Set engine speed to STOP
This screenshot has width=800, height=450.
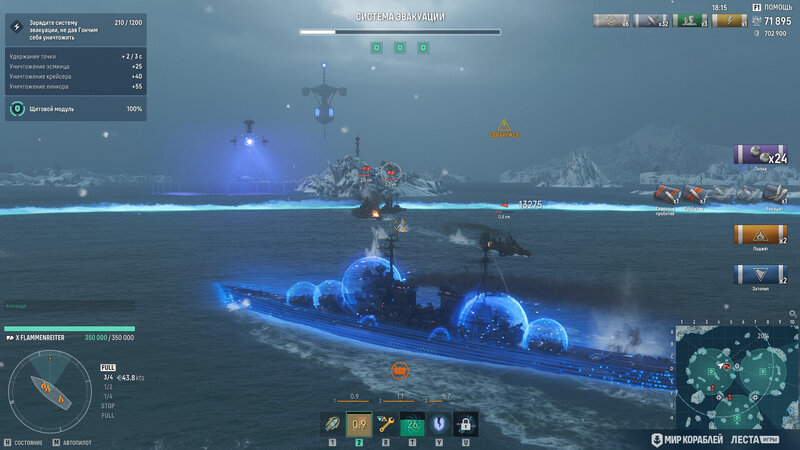[108, 405]
